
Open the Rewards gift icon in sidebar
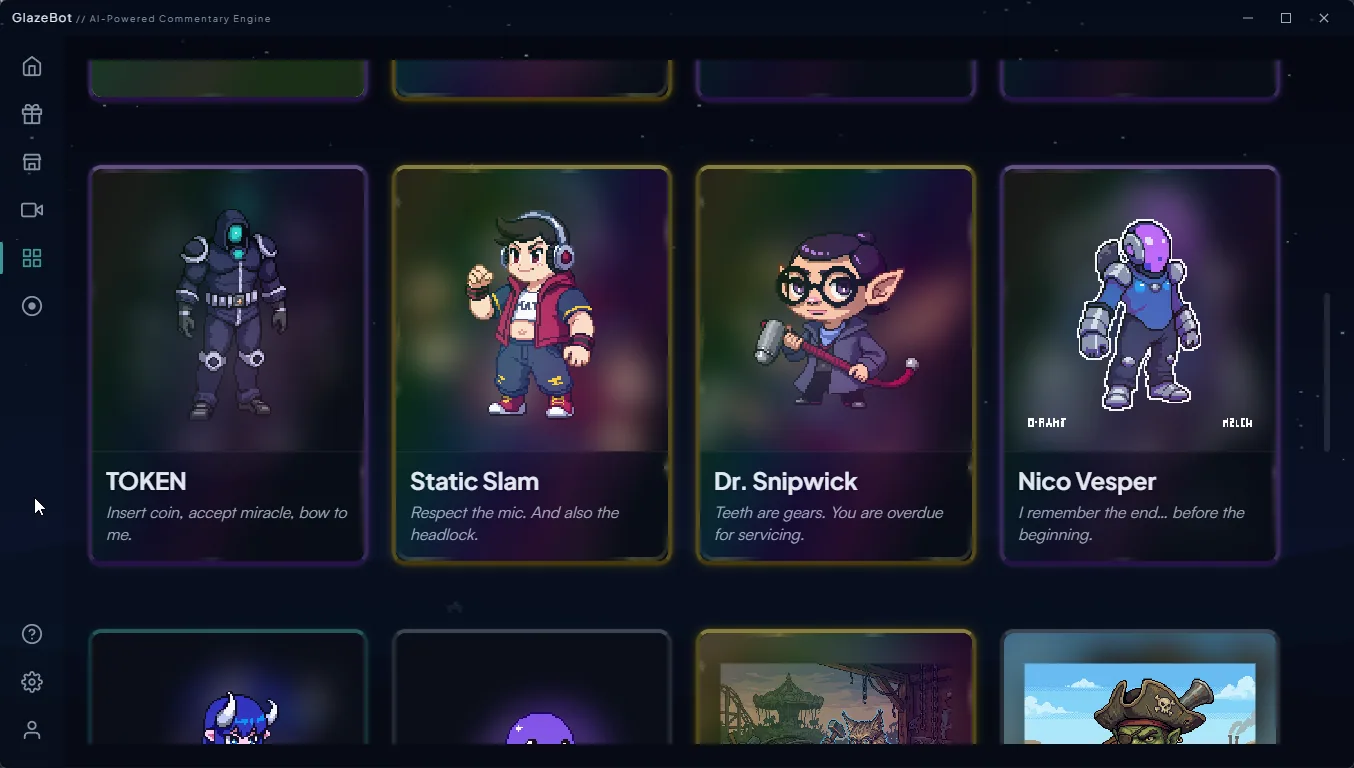pos(31,114)
